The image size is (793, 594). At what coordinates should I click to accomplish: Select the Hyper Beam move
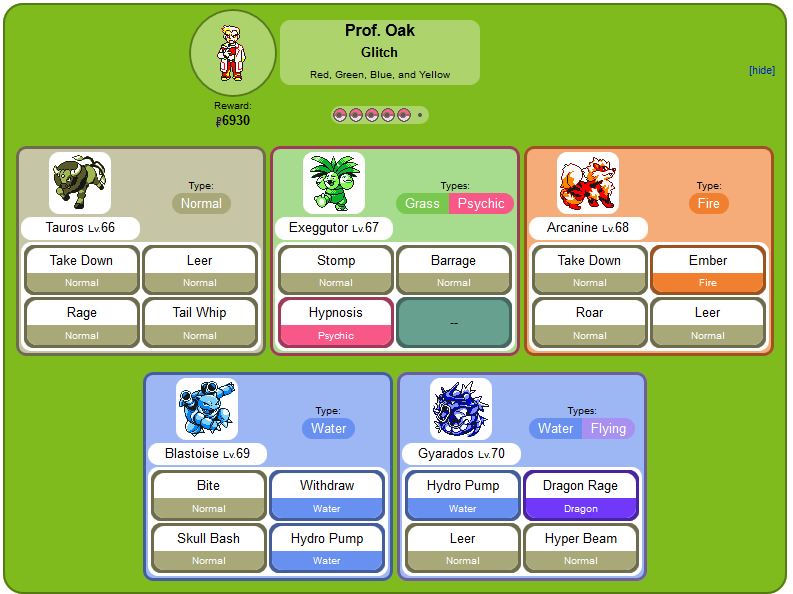[580, 539]
